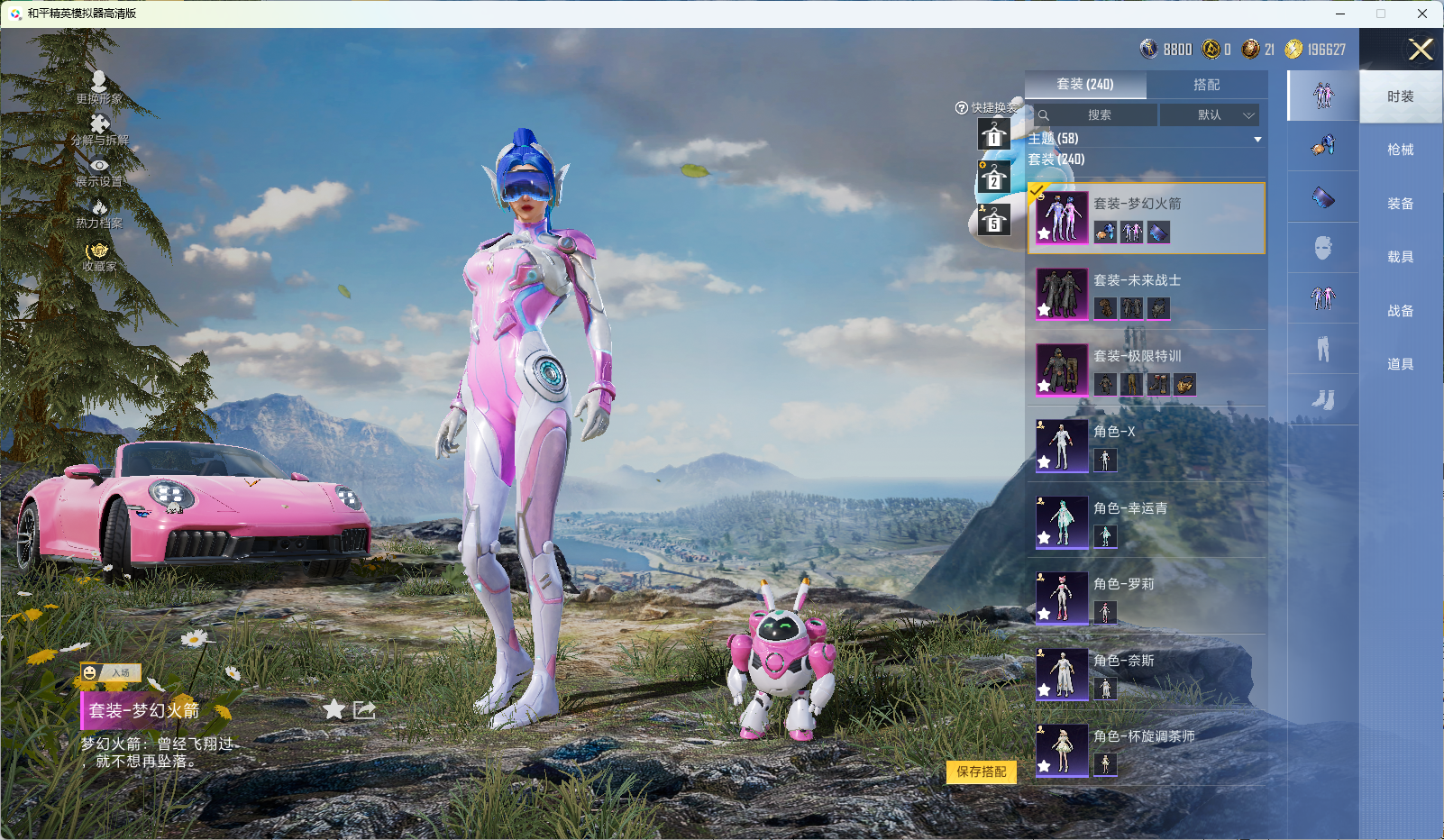Click the 保存搭配 button
Image resolution: width=1444 pixels, height=840 pixels.
coord(981,772)
